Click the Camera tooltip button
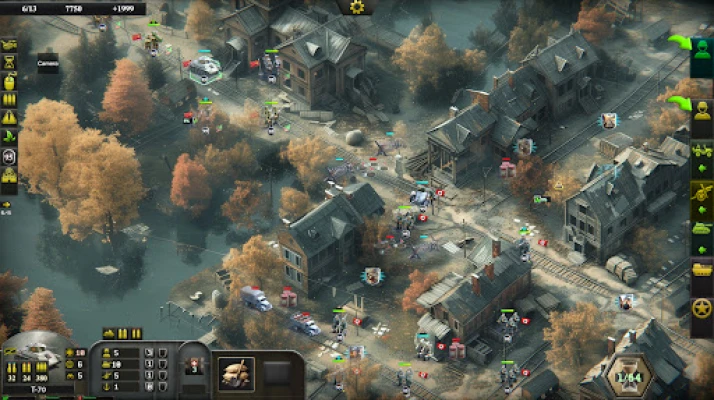 coord(48,63)
